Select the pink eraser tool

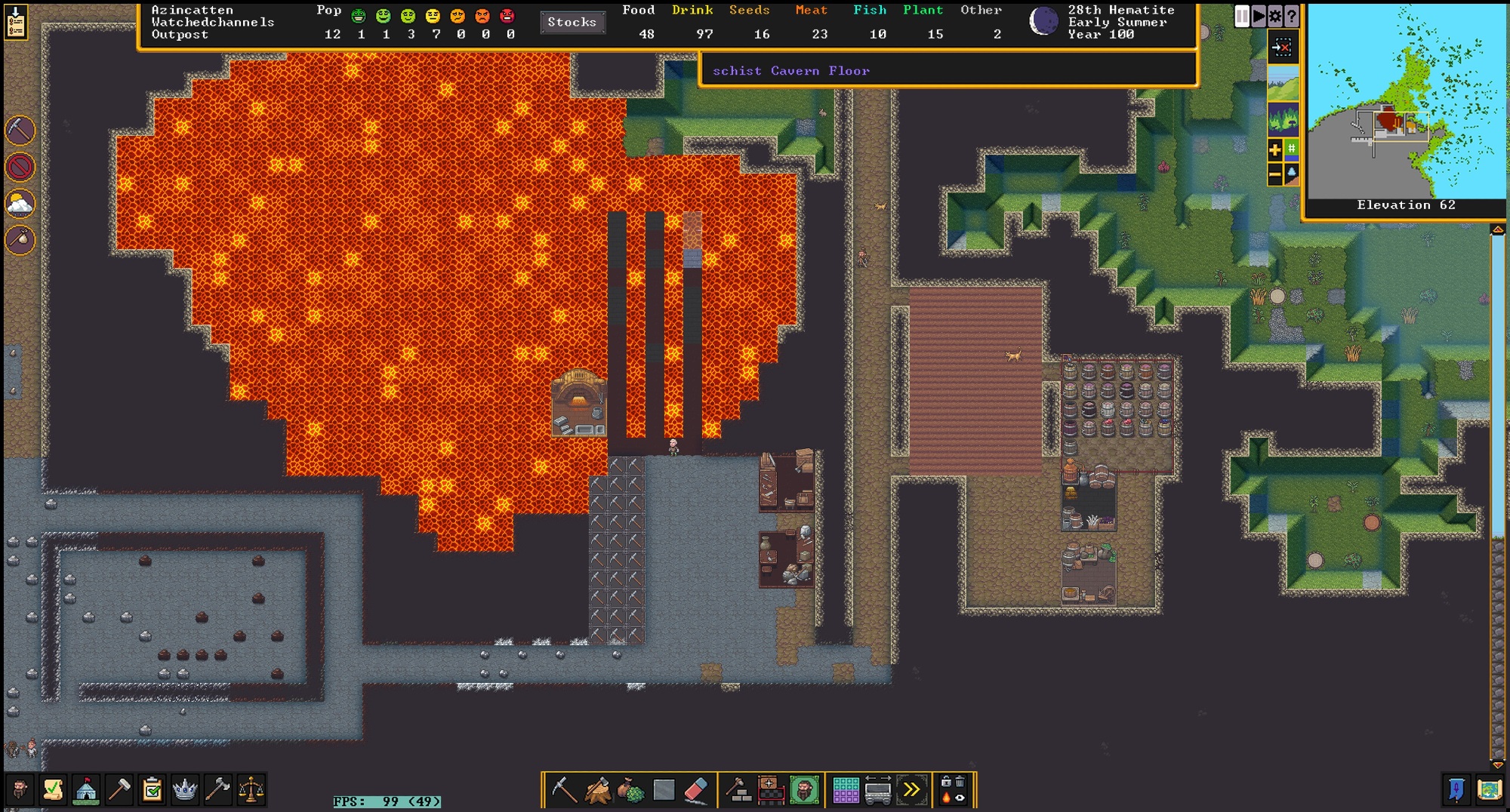(696, 790)
